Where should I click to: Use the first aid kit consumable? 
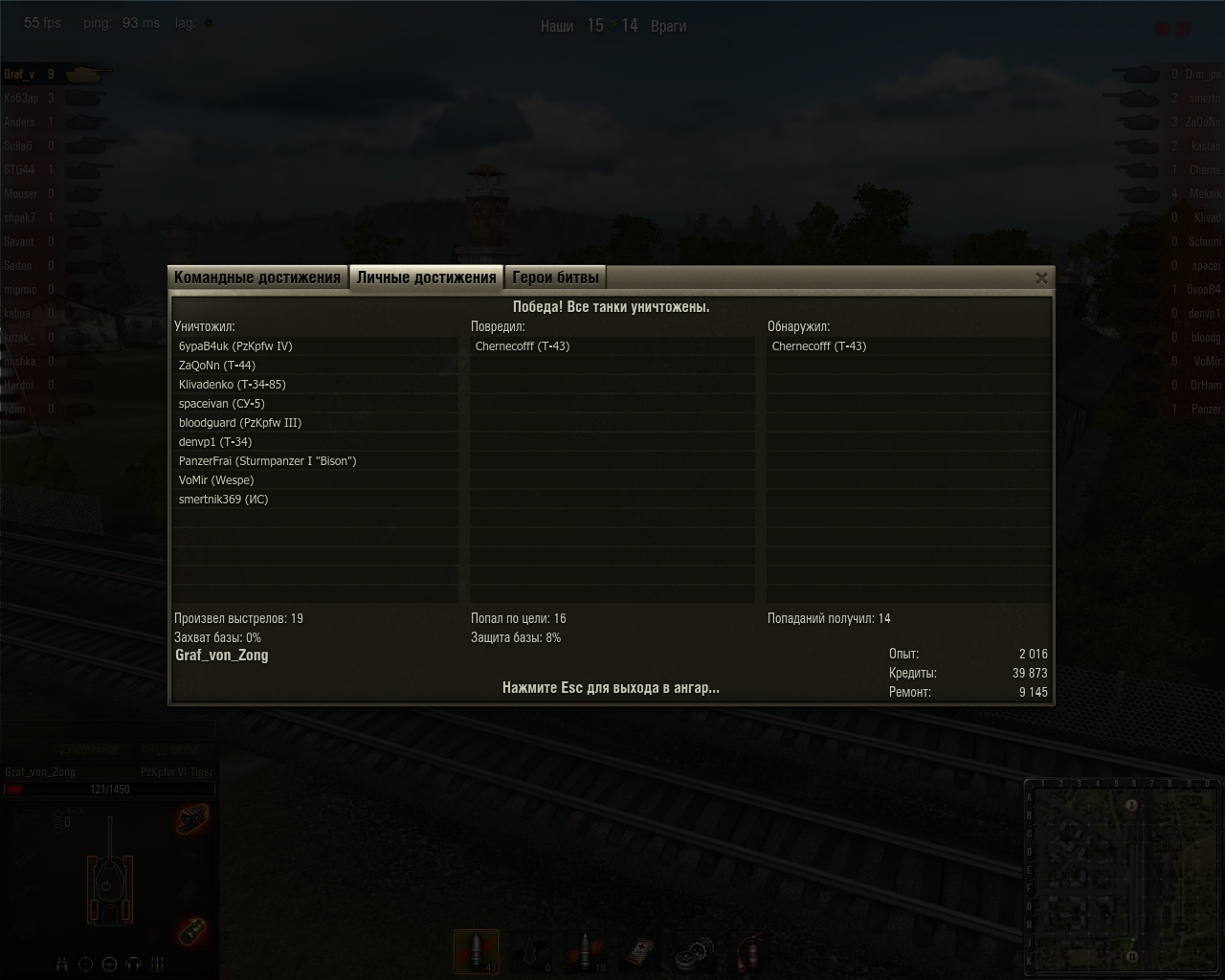point(642,952)
